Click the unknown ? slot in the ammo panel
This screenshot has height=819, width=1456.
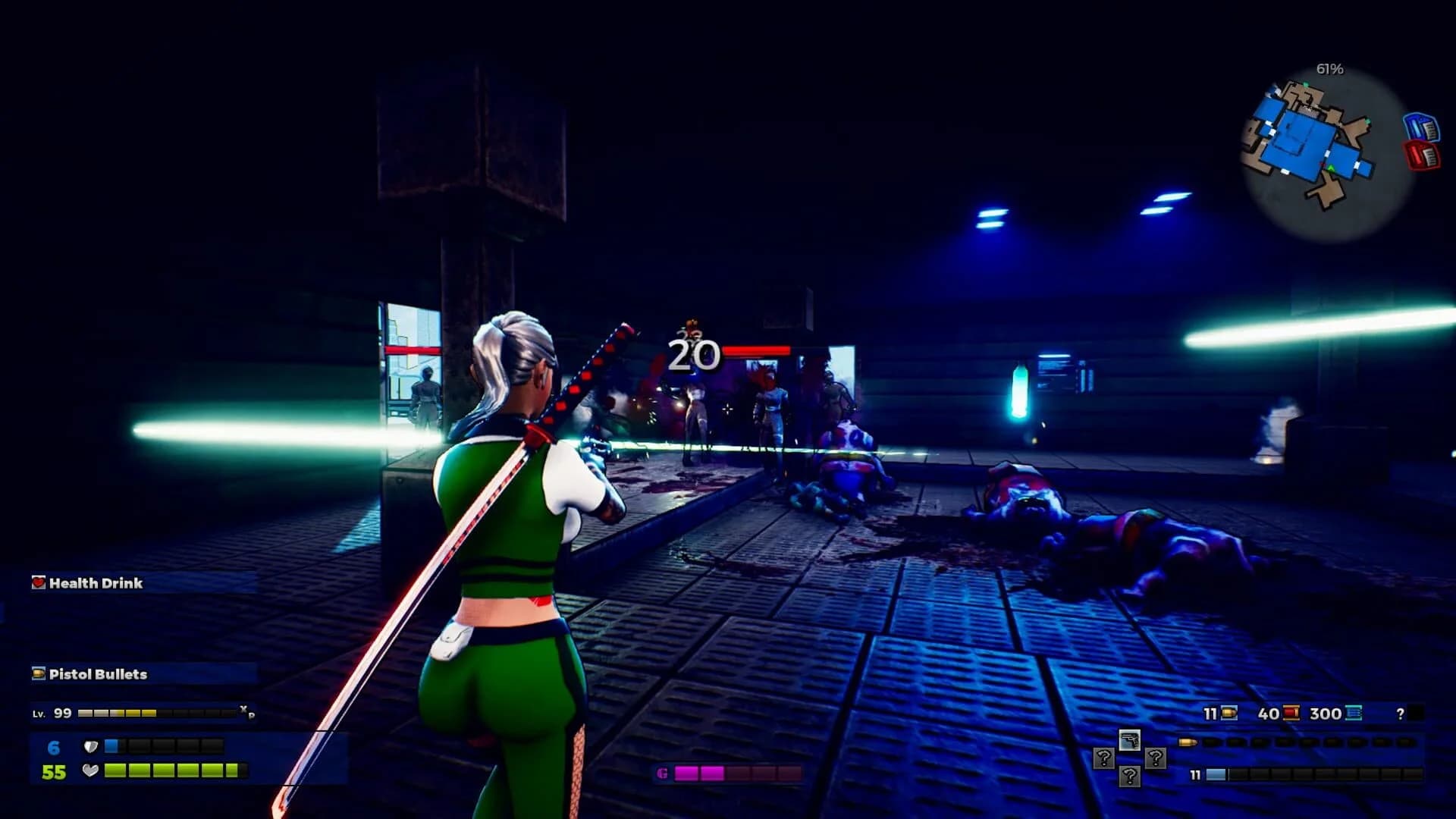[1401, 713]
